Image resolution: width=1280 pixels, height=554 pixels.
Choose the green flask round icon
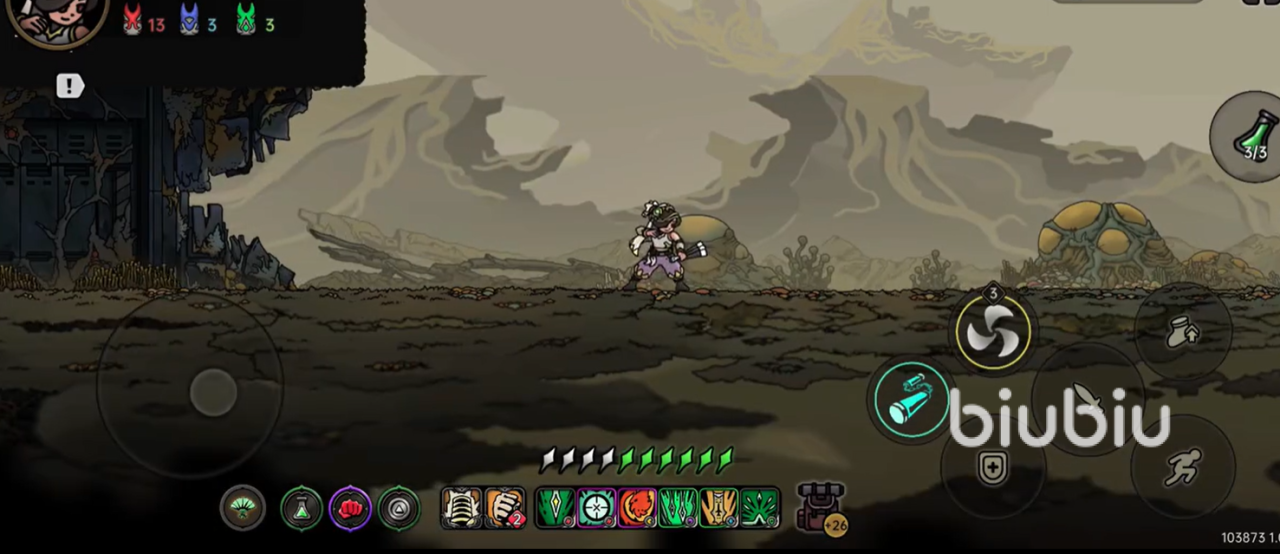[x=301, y=508]
